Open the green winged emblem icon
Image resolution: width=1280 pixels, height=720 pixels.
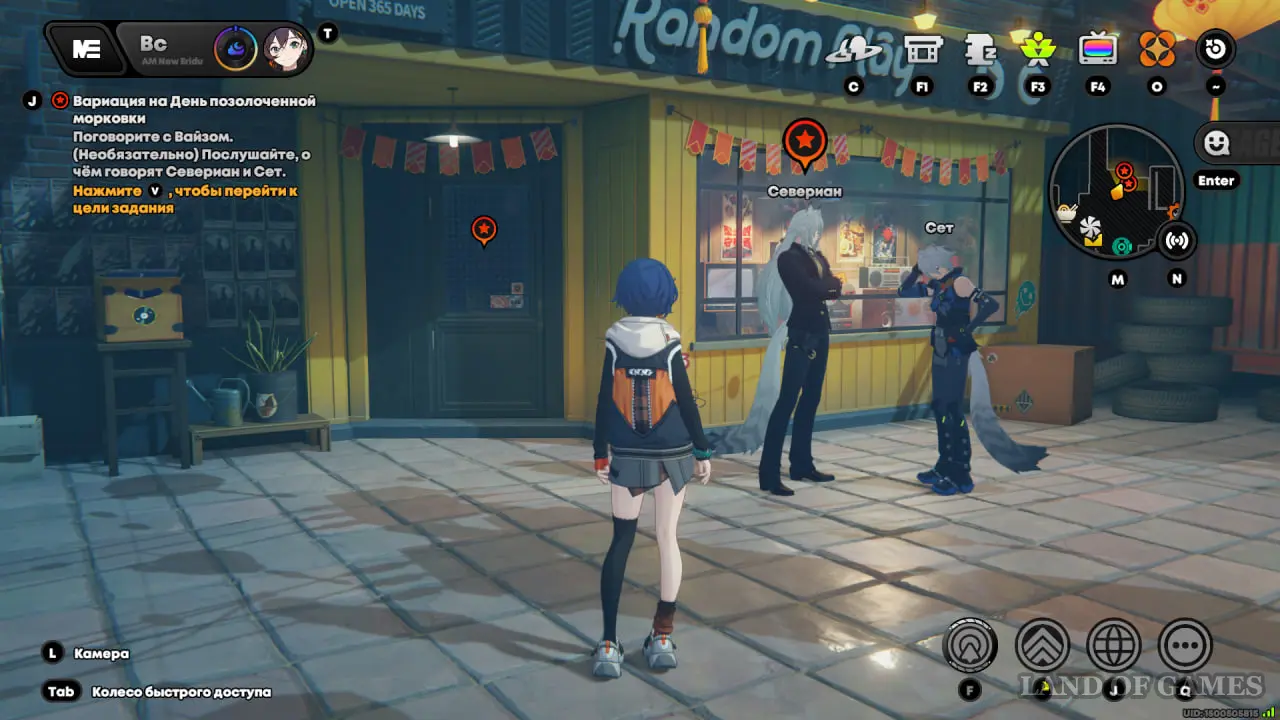point(1037,48)
